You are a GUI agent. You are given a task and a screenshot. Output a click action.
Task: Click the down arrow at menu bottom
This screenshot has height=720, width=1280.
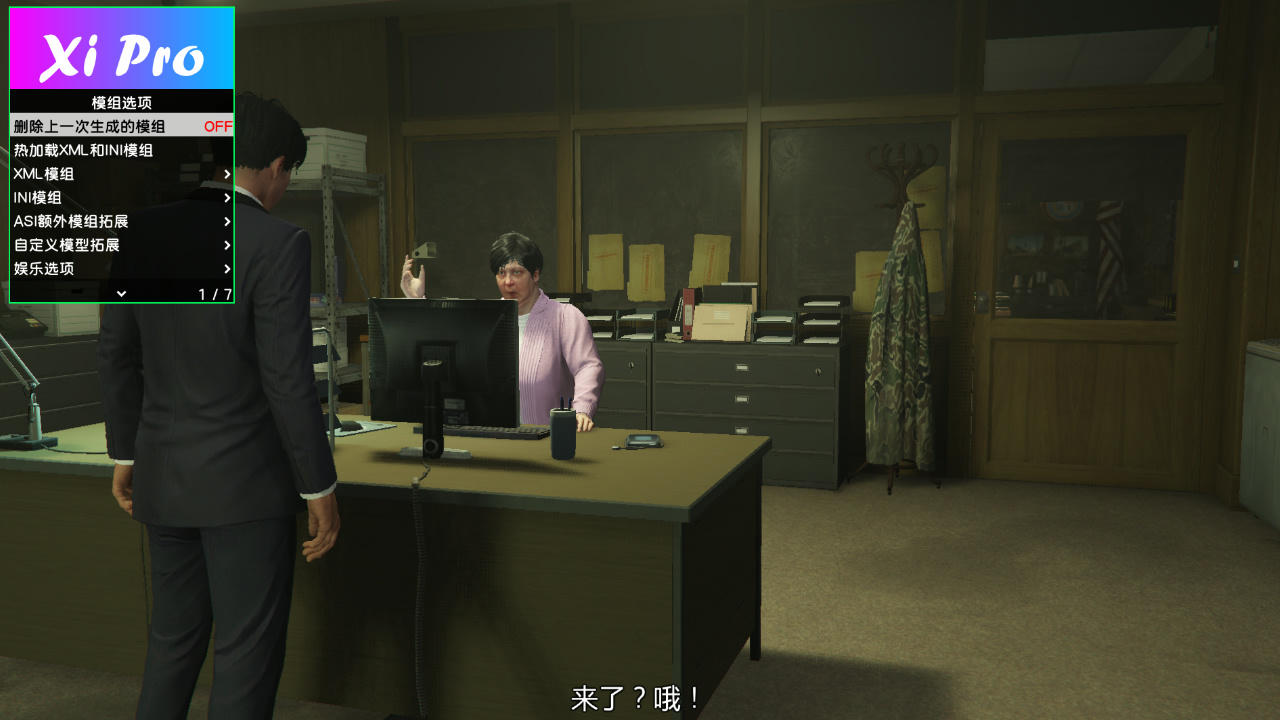pos(123,292)
